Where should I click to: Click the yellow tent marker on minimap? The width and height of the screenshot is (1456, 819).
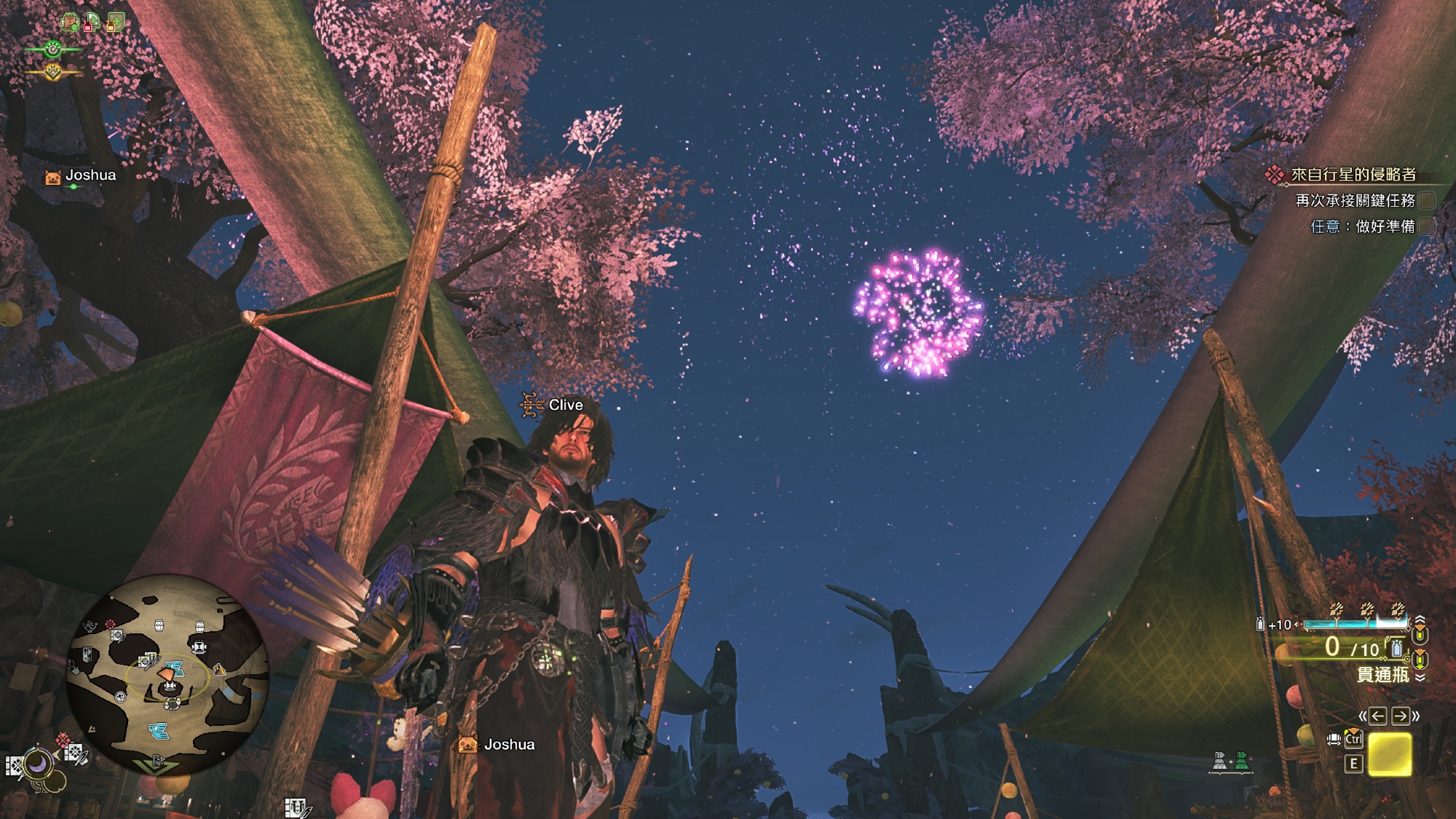coord(218,670)
